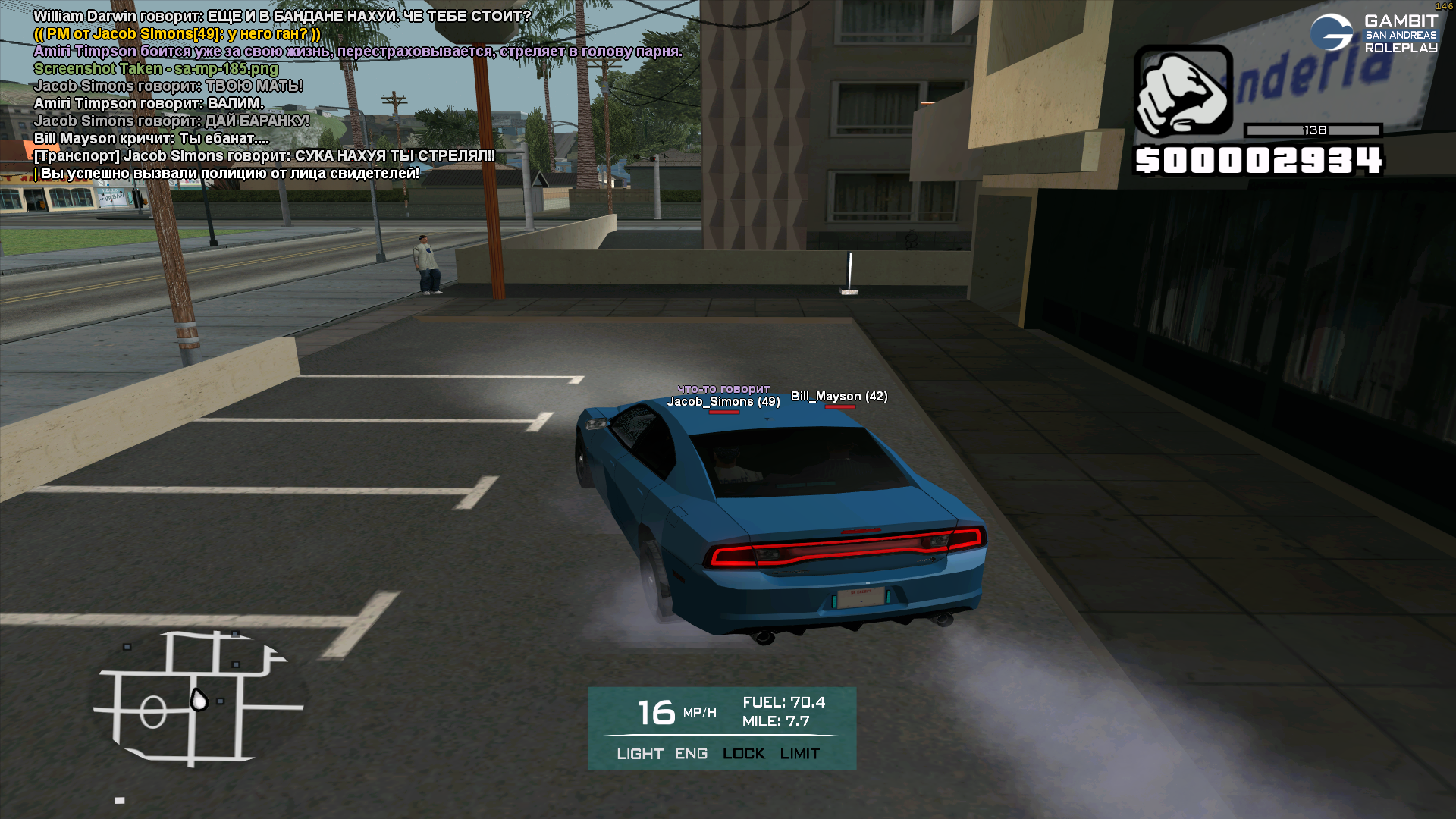The image size is (1456, 819).
Task: Click the fist weapon icon
Action: (1183, 91)
